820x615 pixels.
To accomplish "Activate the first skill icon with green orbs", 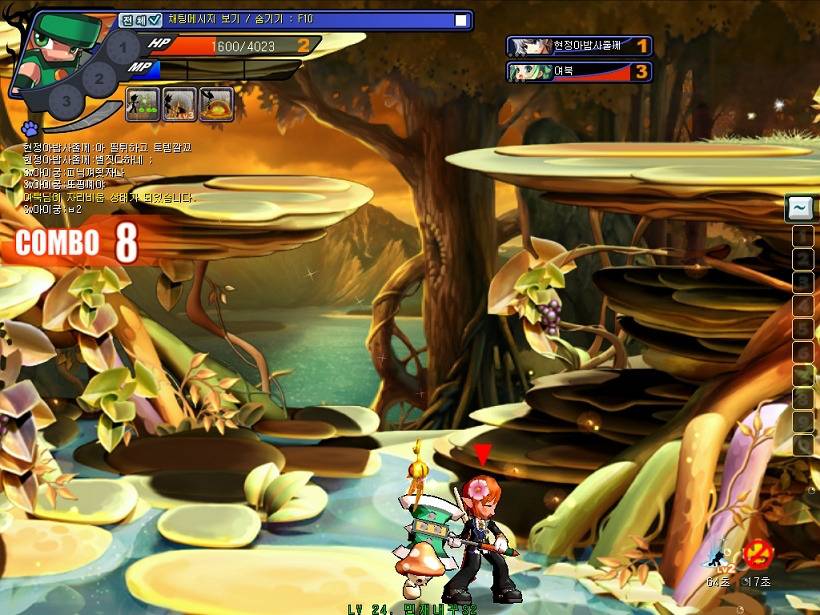I will point(144,104).
